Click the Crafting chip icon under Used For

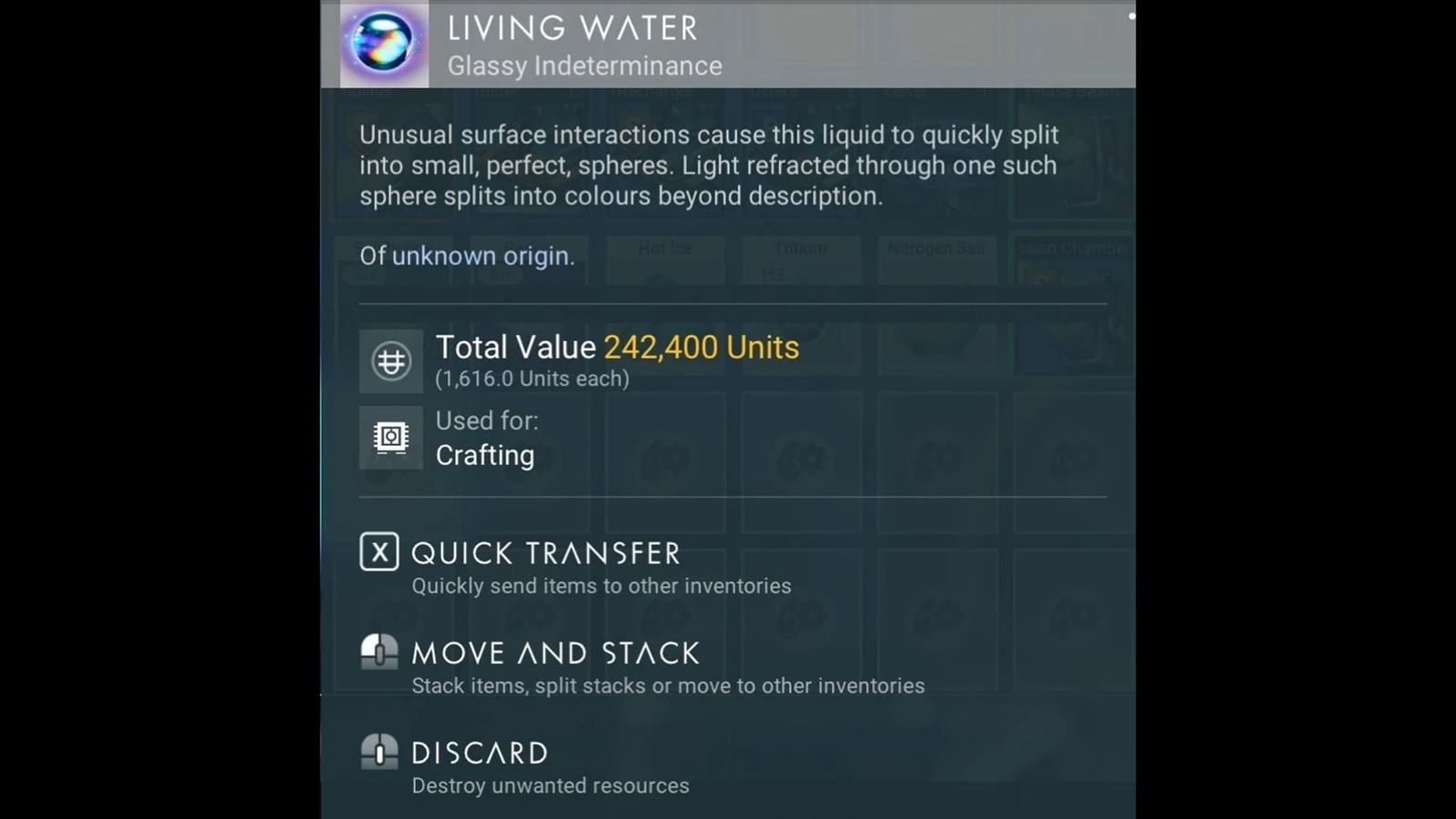(390, 439)
